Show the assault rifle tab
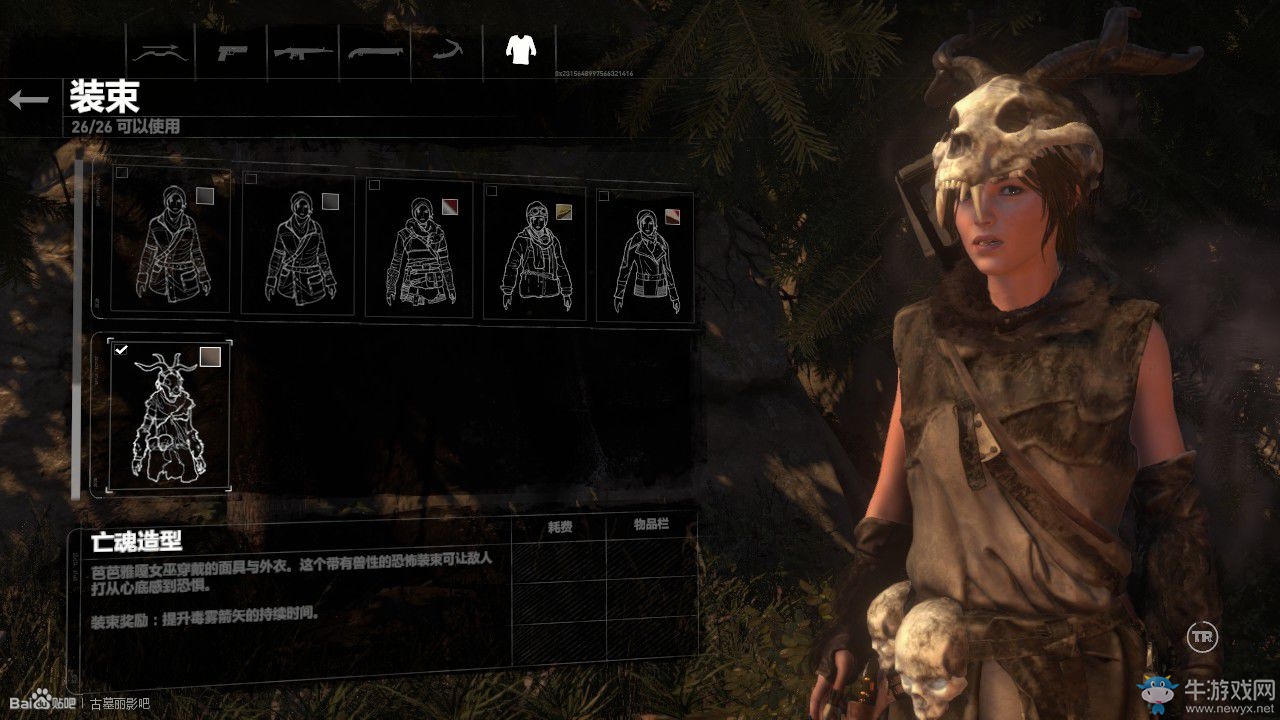The image size is (1280, 720). click(x=304, y=50)
